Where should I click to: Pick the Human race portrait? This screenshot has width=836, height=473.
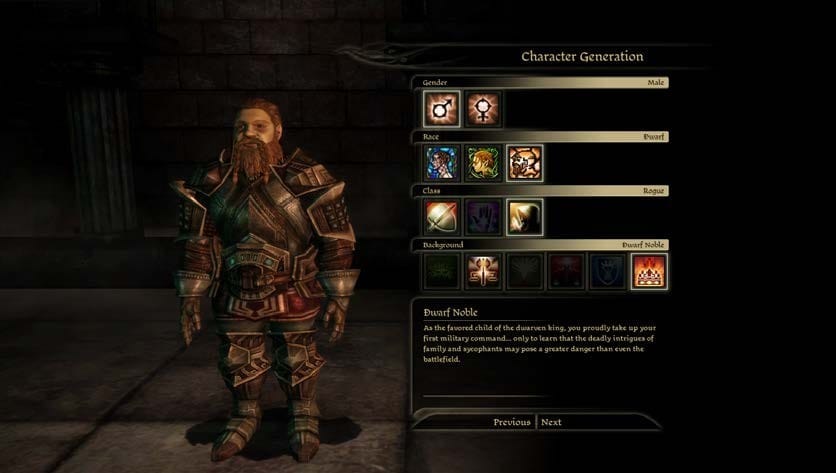(x=441, y=163)
